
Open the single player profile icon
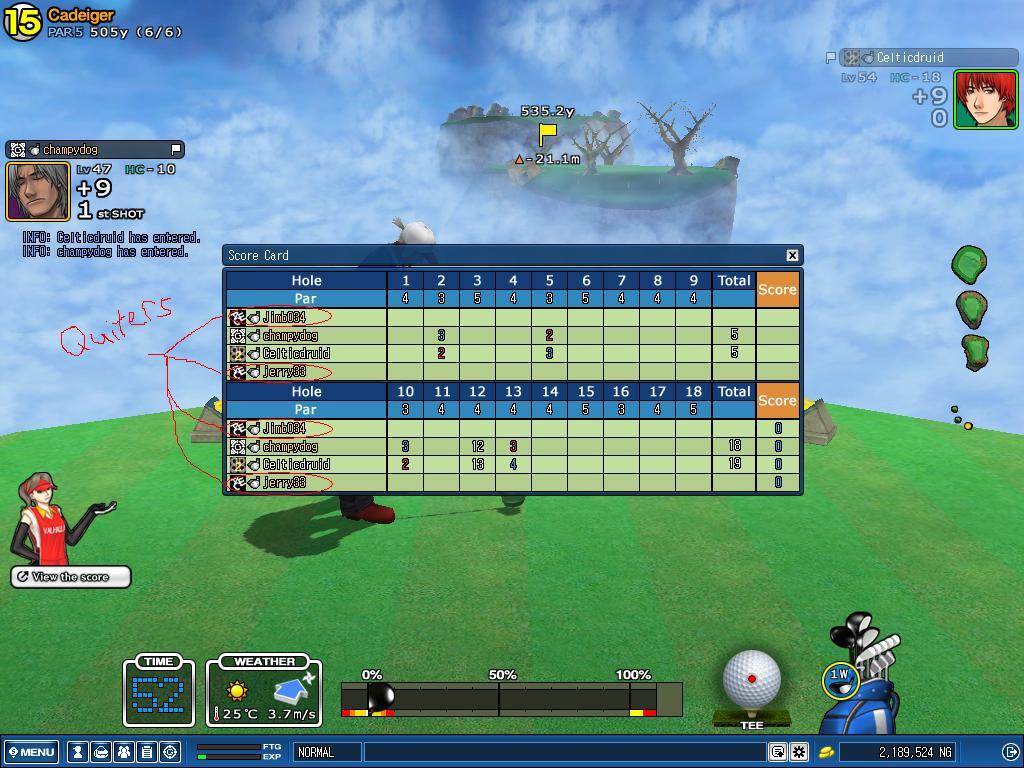coord(77,752)
